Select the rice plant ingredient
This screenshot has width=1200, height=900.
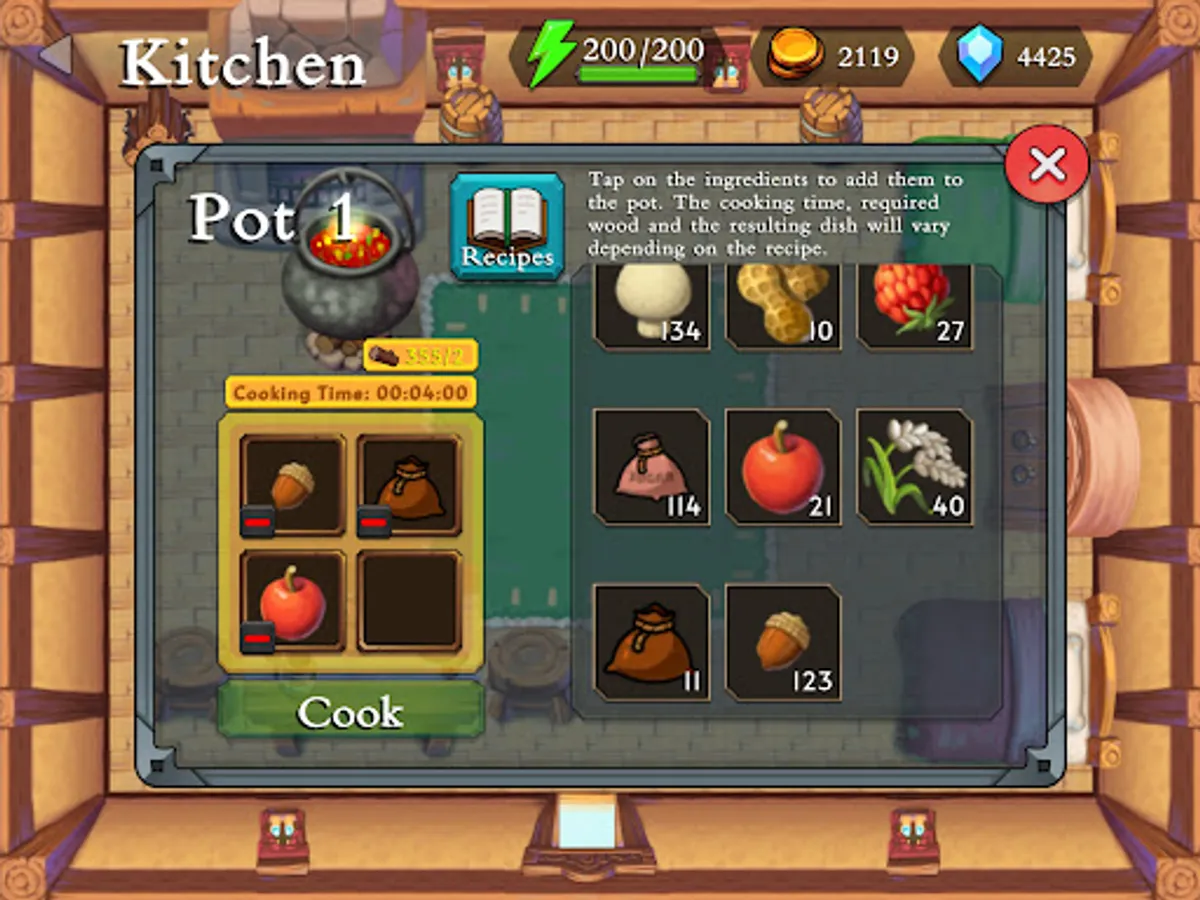(x=914, y=466)
